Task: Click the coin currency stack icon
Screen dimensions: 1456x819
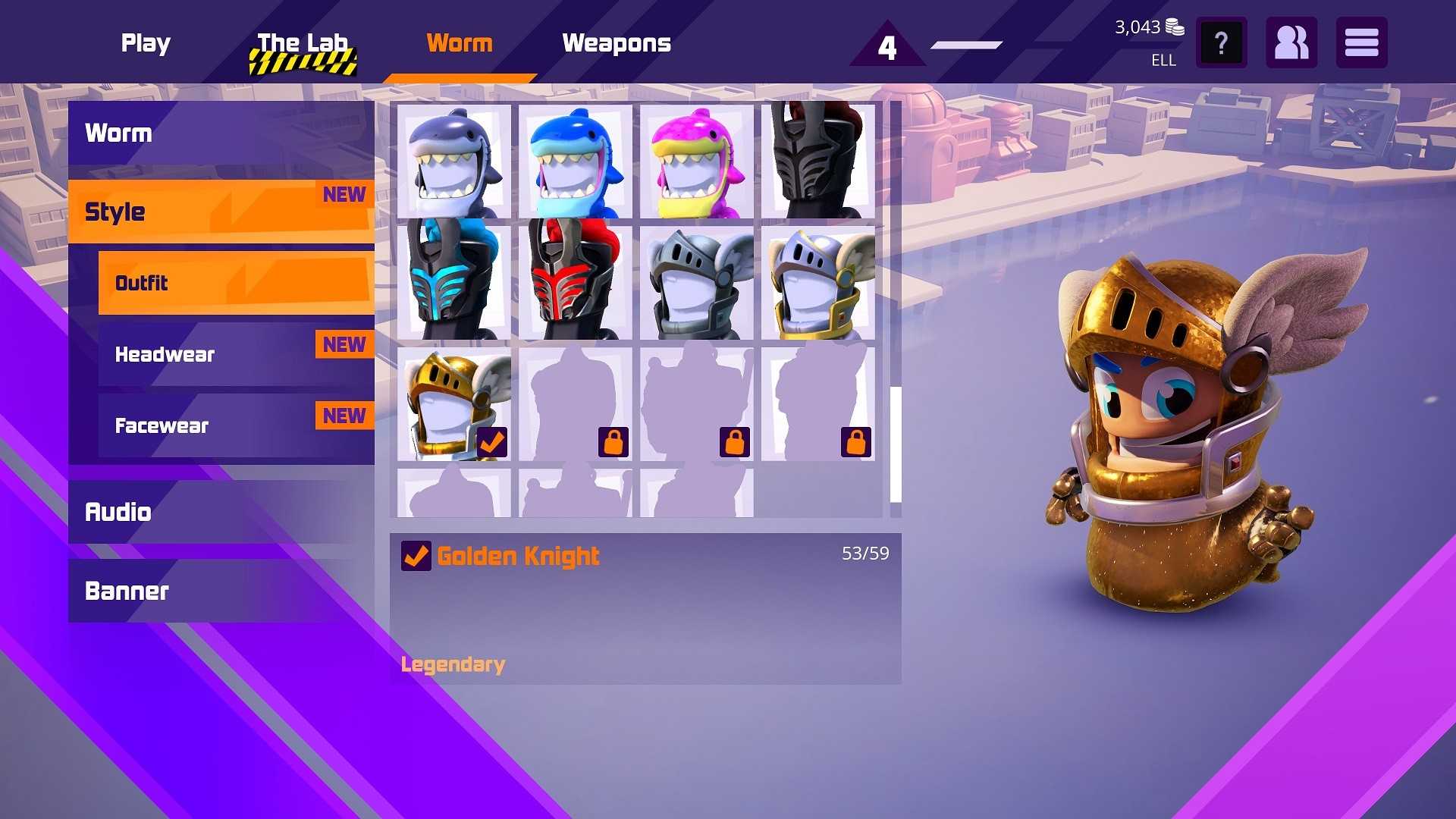Action: click(x=1175, y=27)
